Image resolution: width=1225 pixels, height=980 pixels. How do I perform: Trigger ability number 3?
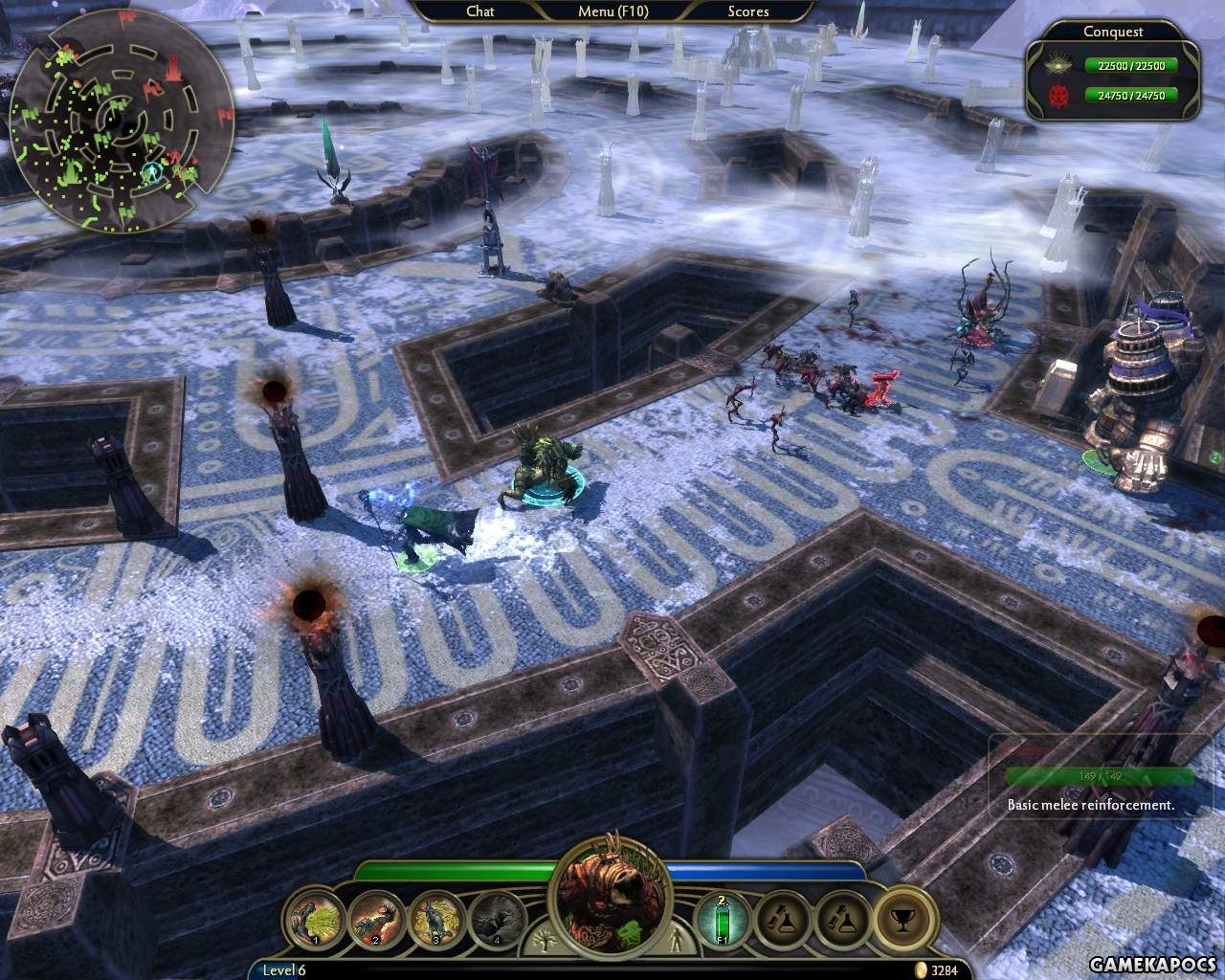pos(435,920)
